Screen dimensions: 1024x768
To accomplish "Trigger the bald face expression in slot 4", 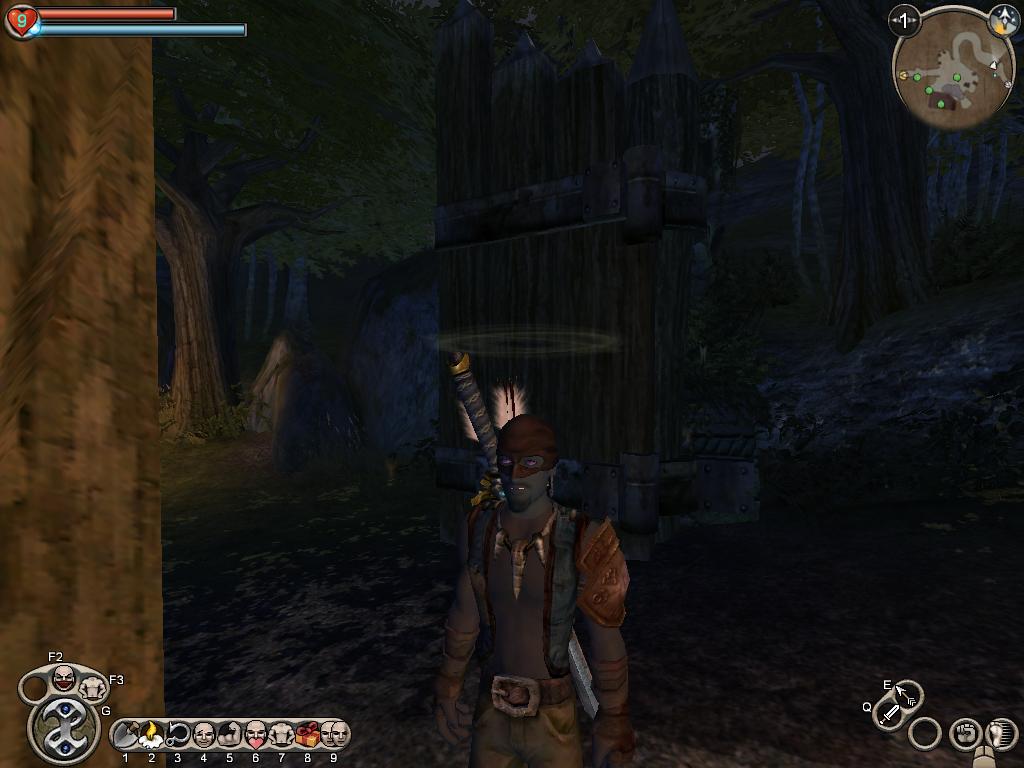I will click(204, 735).
